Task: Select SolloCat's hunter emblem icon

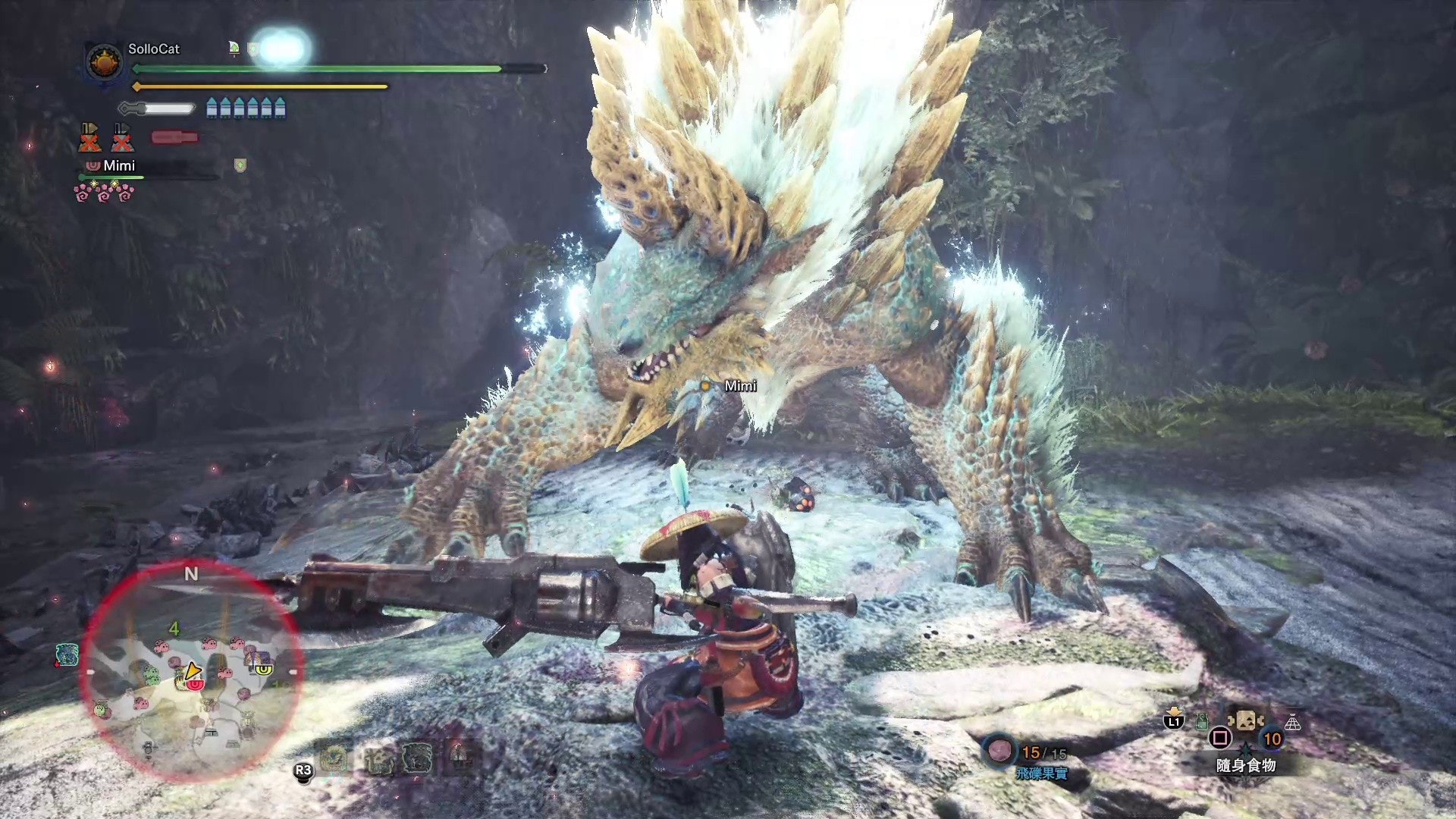Action: coord(104,62)
